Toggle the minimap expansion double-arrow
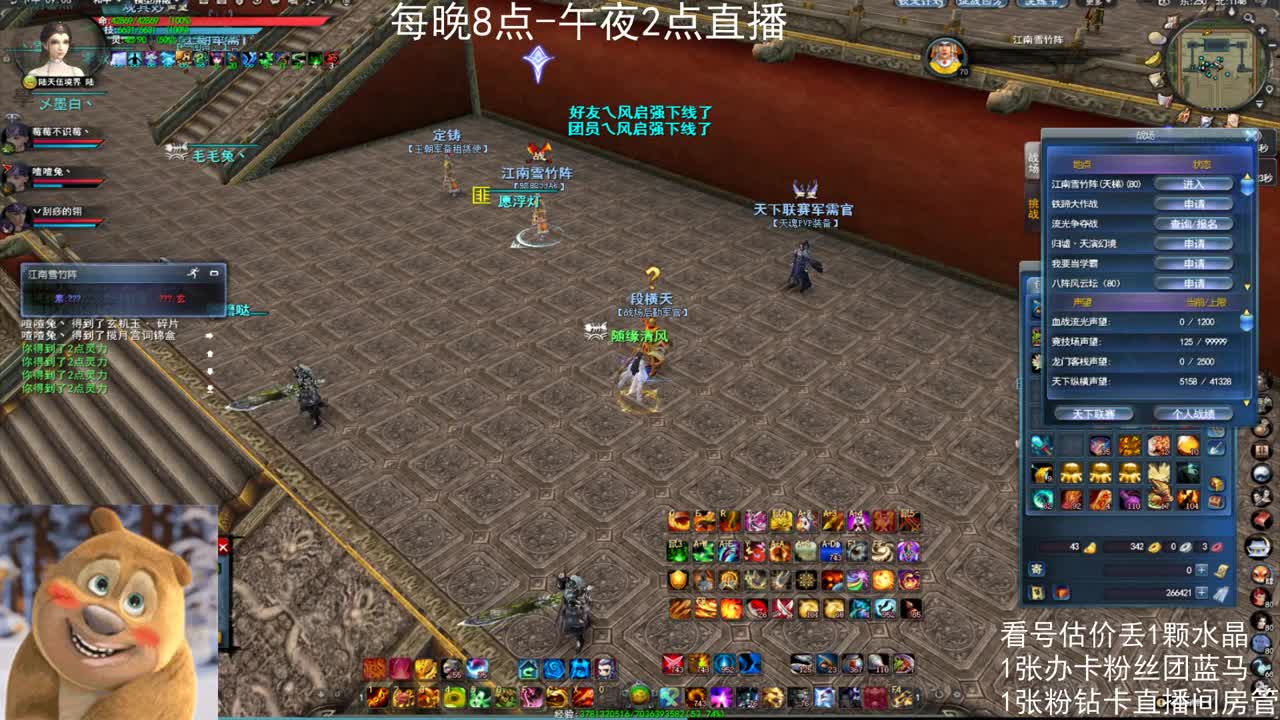Viewport: 1280px width, 720px height. coord(1258,102)
